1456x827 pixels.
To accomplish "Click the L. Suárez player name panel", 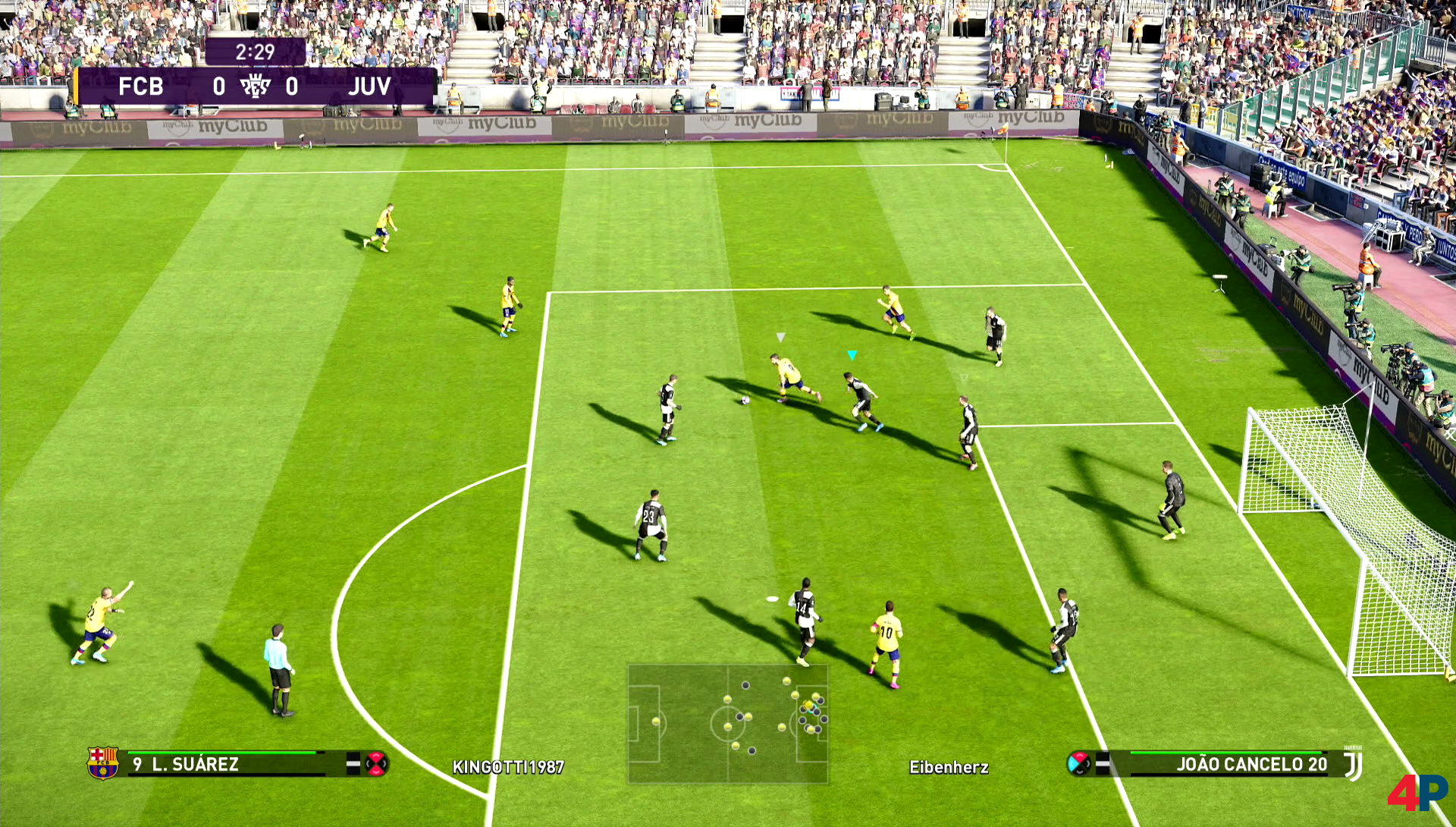I will tap(227, 764).
